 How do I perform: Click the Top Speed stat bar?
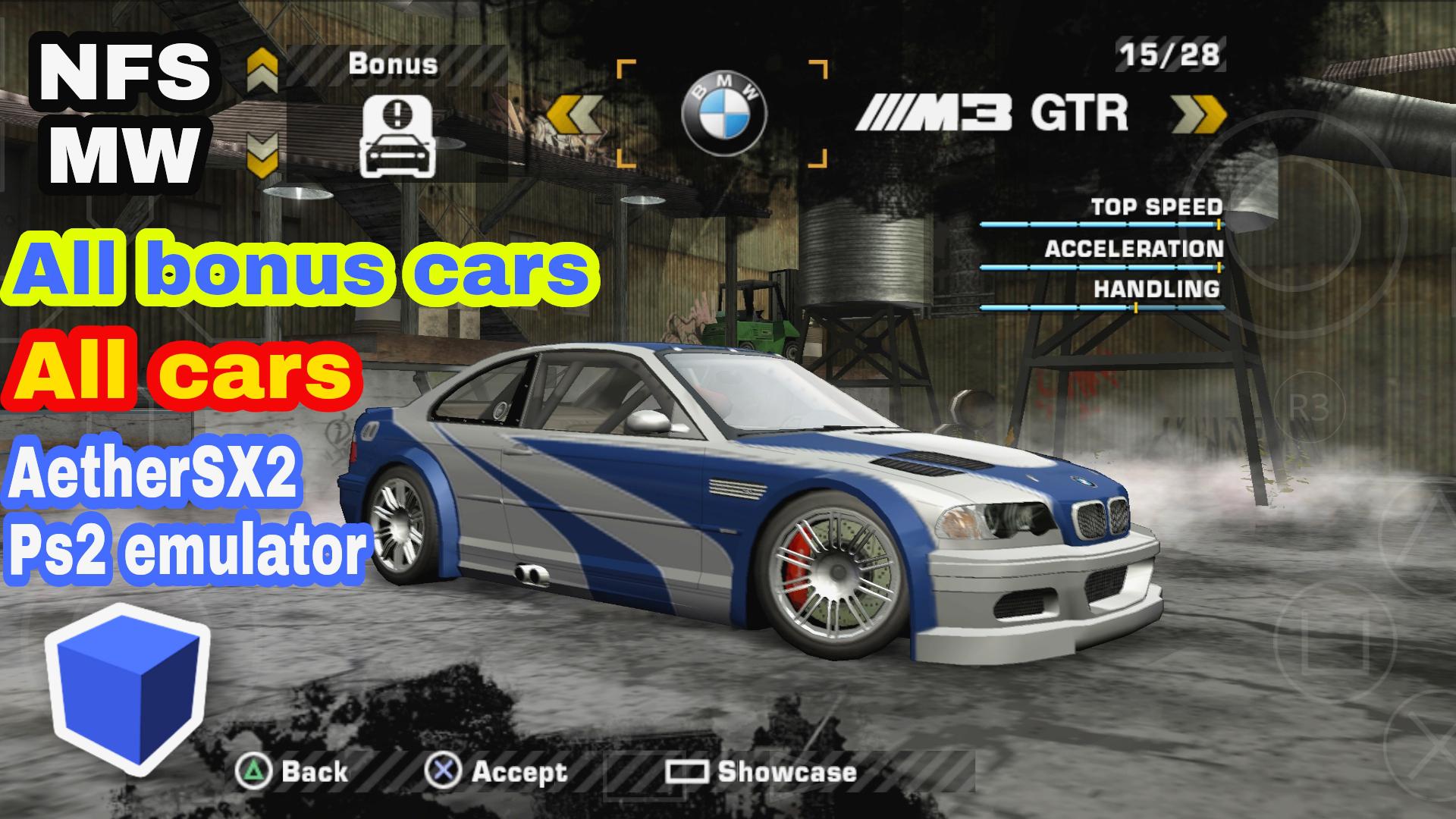pos(1103,225)
